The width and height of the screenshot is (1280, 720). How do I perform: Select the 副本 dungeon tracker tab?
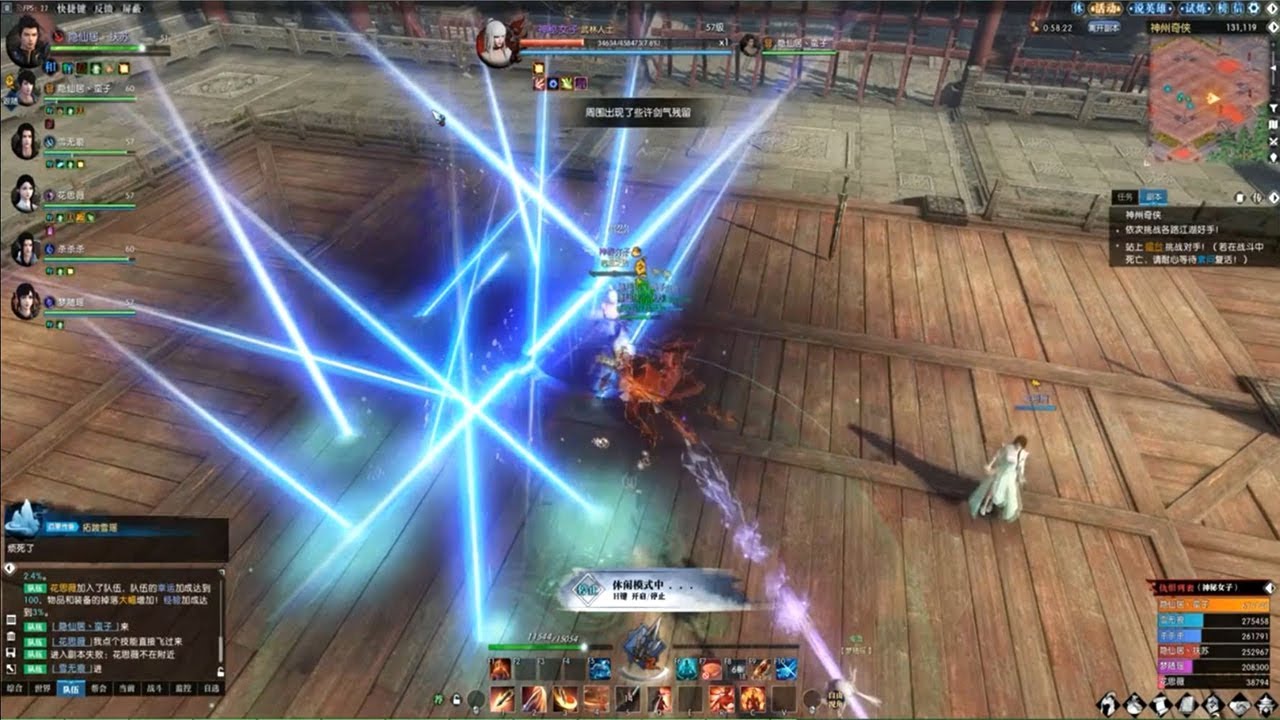tap(1152, 198)
